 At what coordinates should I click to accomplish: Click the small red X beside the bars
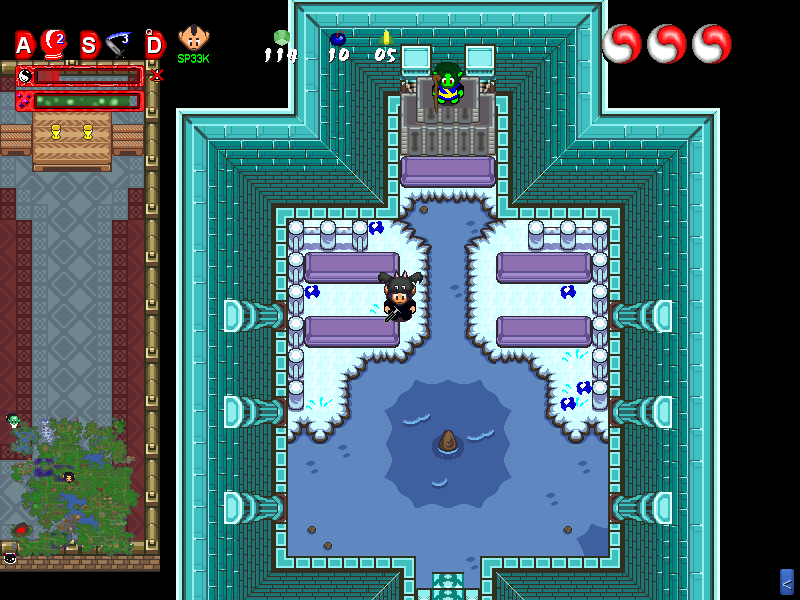[x=156, y=75]
